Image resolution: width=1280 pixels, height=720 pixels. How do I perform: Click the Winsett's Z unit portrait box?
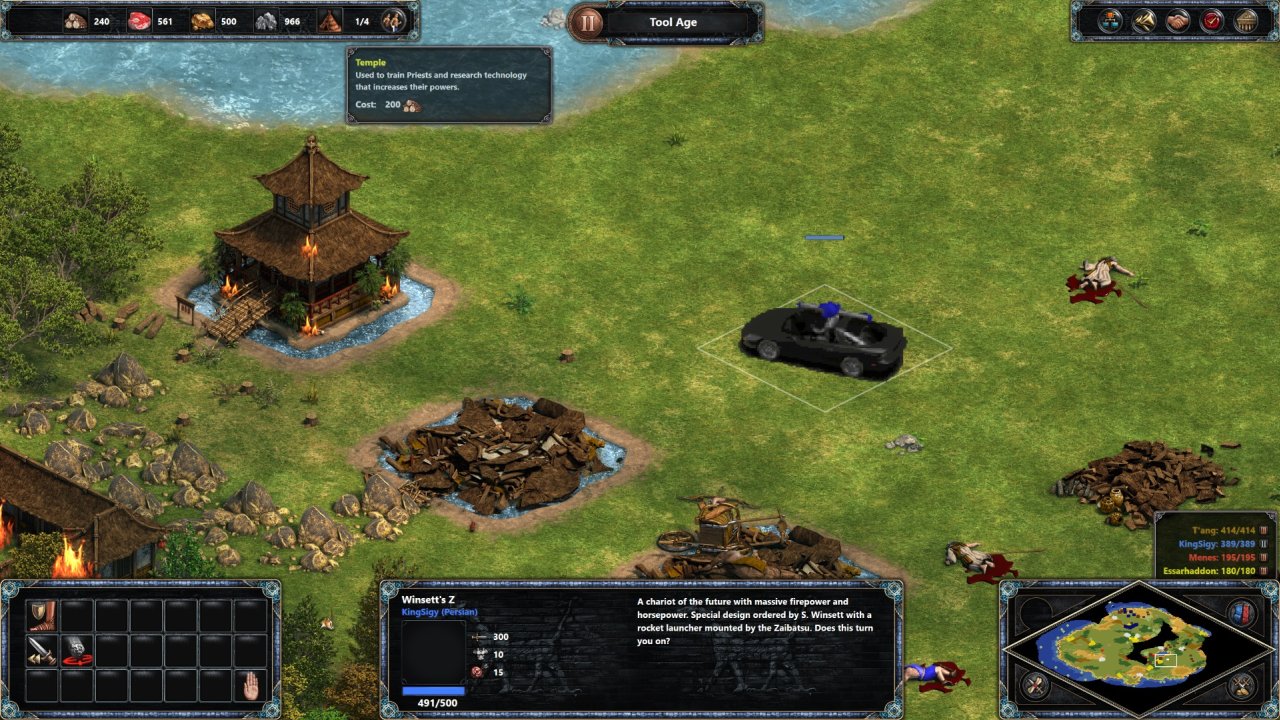(433, 651)
